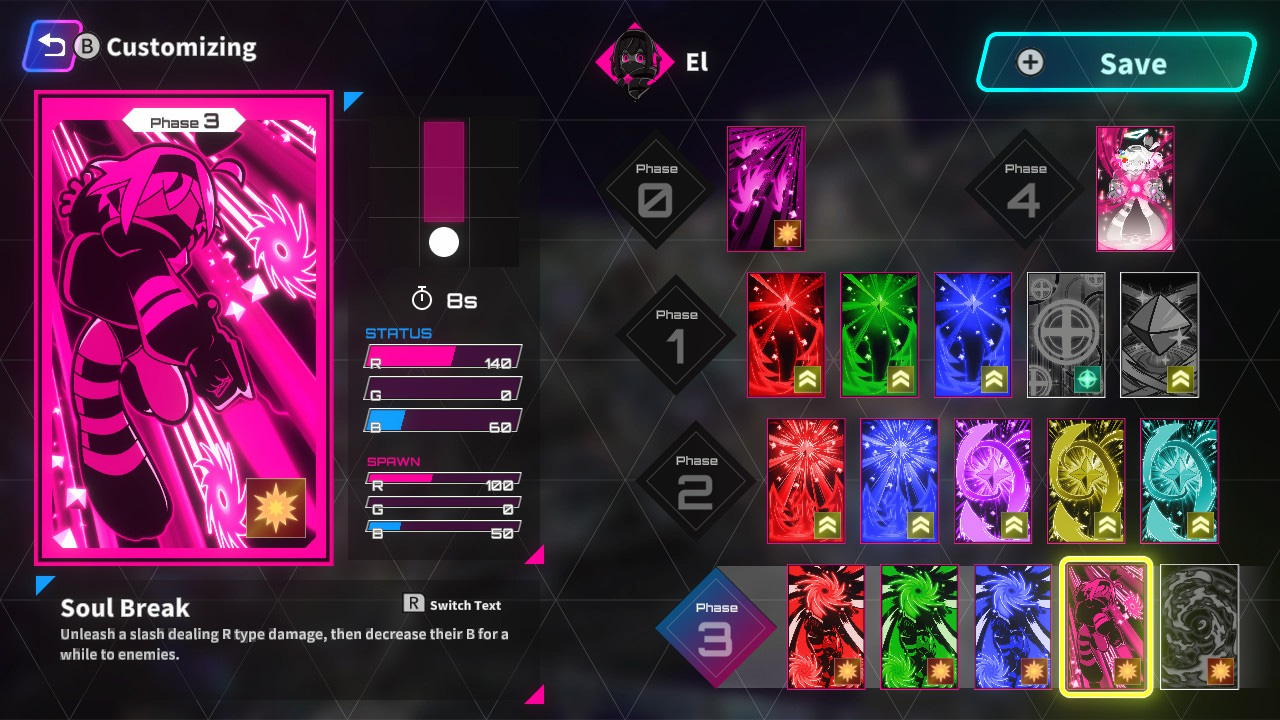This screenshot has height=720, width=1280.
Task: Click the teal diamond icon on the grayed crosshair card
Action: tap(1087, 381)
